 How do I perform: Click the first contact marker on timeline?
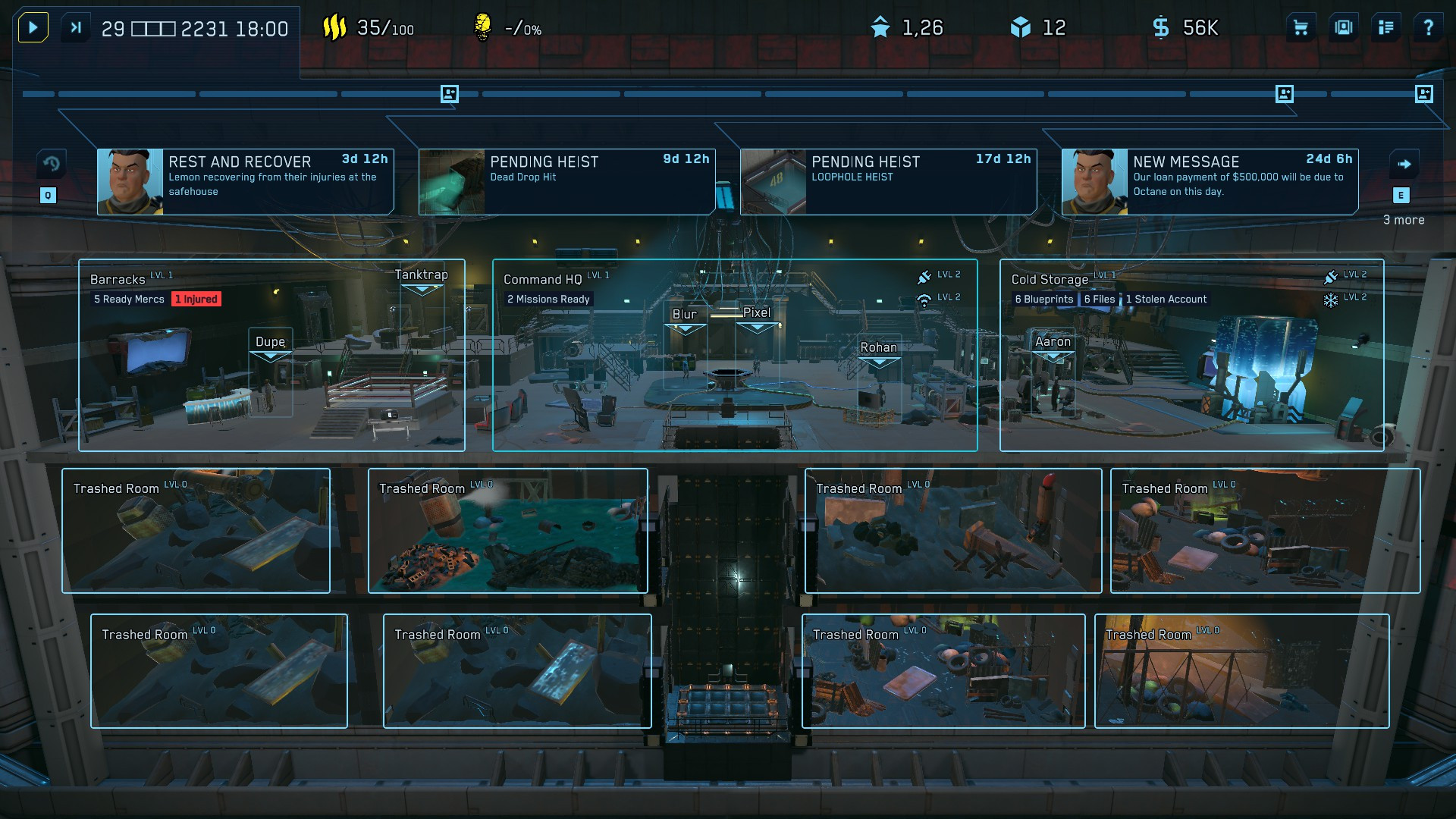tap(450, 94)
